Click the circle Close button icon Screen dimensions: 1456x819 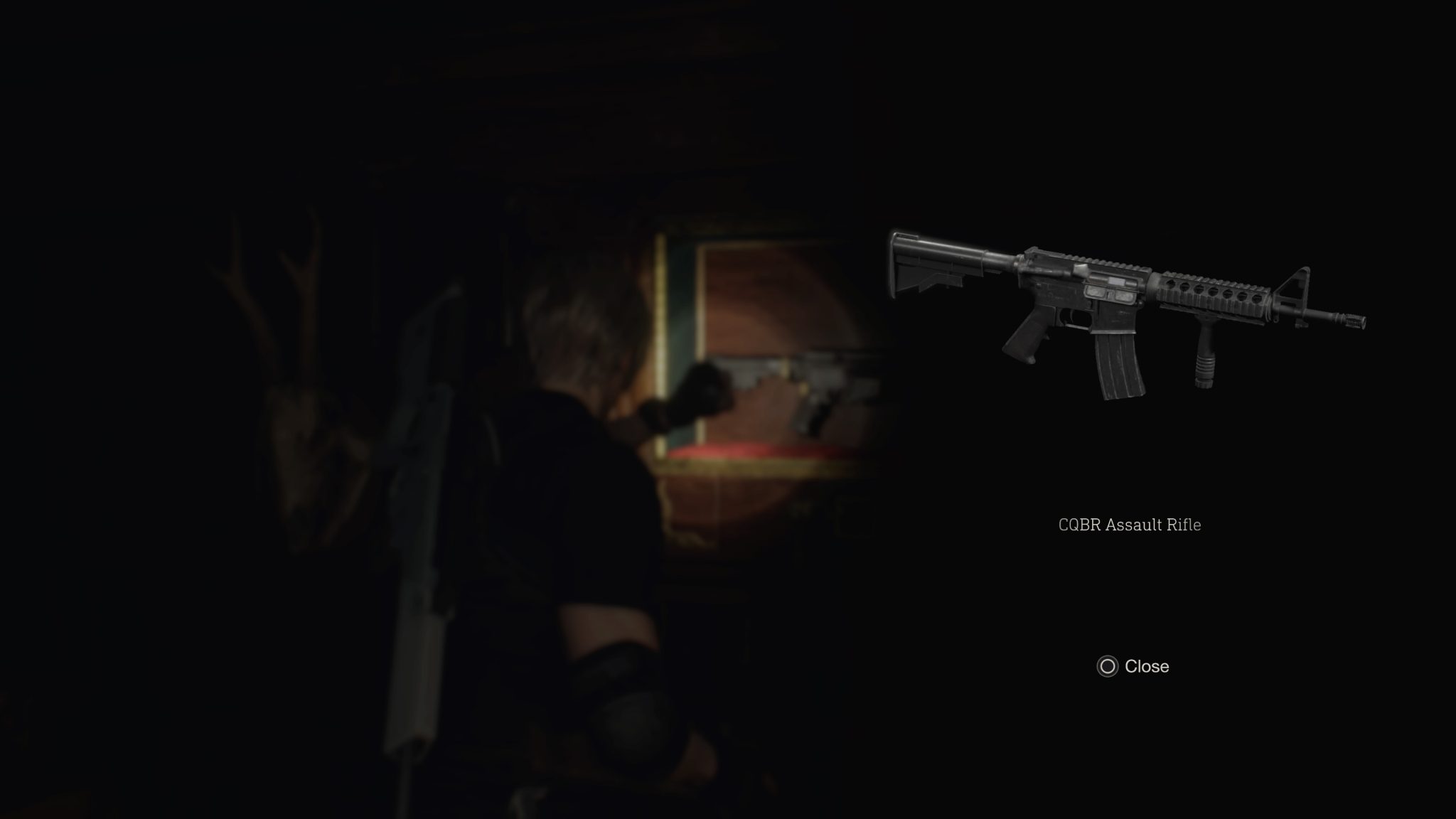click(x=1106, y=667)
